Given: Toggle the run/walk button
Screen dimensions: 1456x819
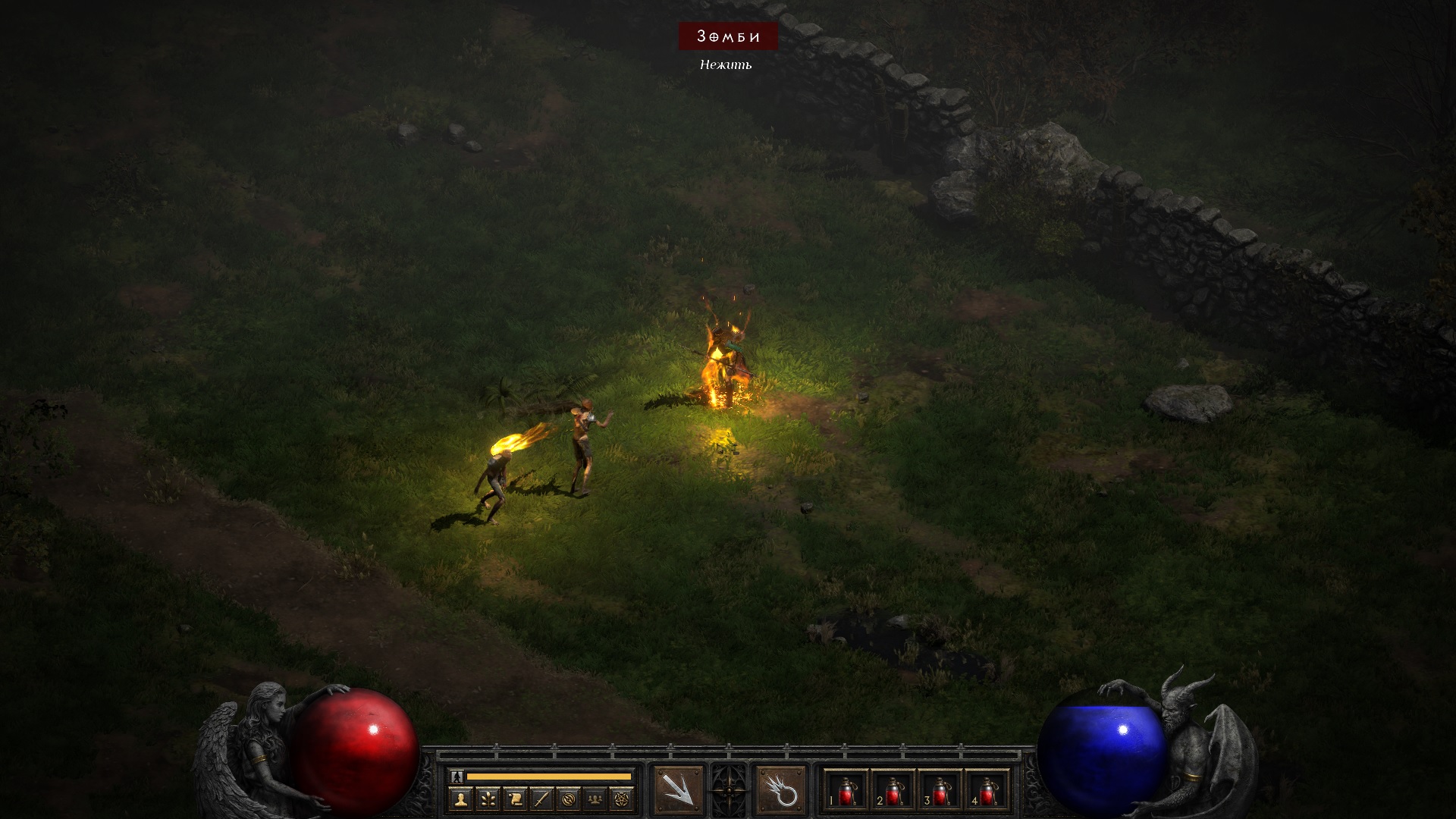Looking at the screenshot, I should 456,776.
